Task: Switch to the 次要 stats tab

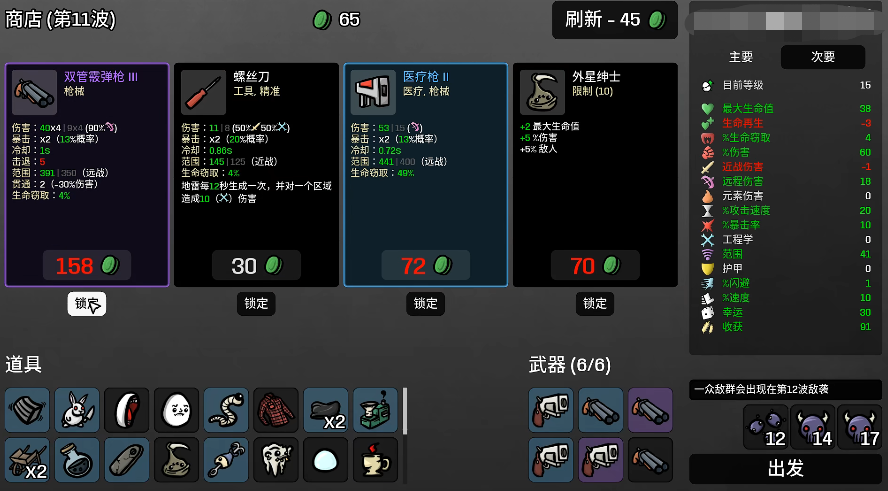Action: (x=823, y=57)
